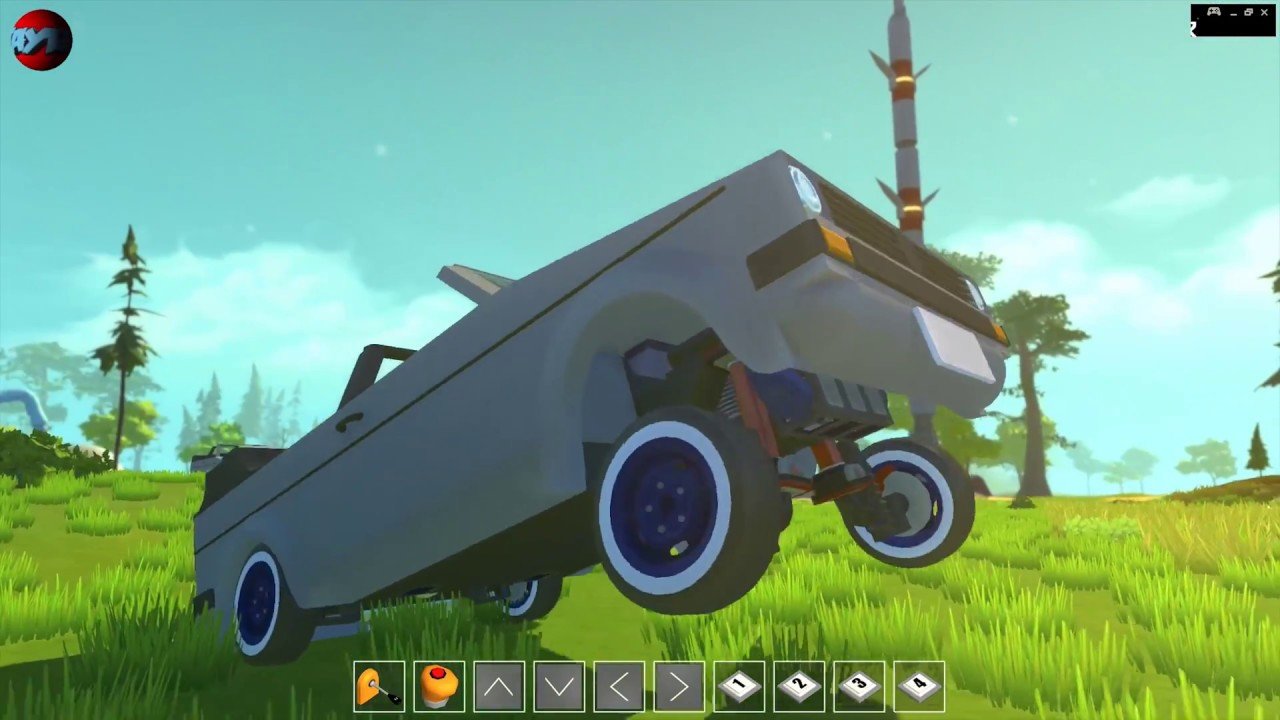Trigger the number 2 tile slot
Viewport: 1280px width, 720px height.
point(799,687)
